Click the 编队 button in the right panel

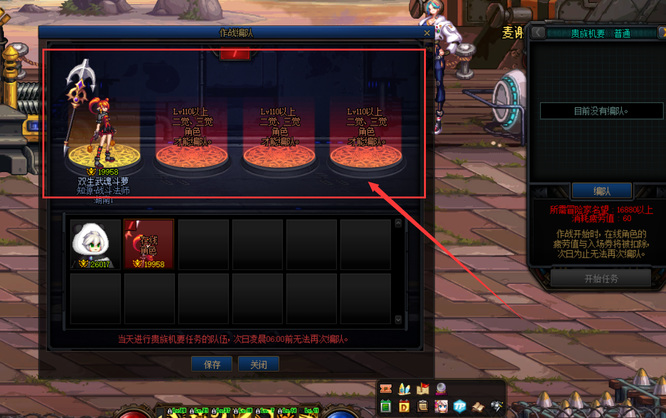click(x=601, y=190)
